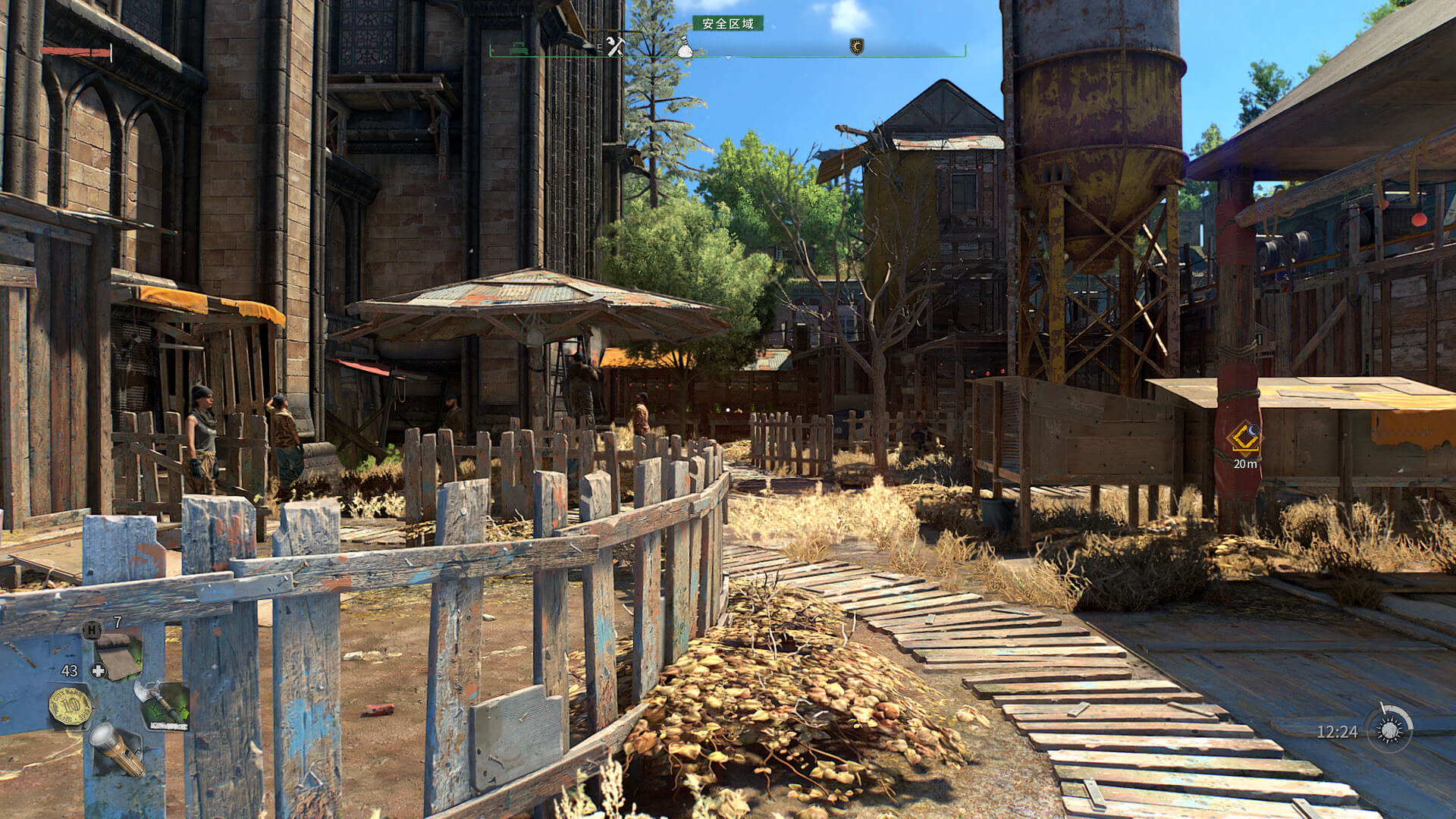
Task: Click the crescent moon shield compass marker
Action: coord(857,47)
